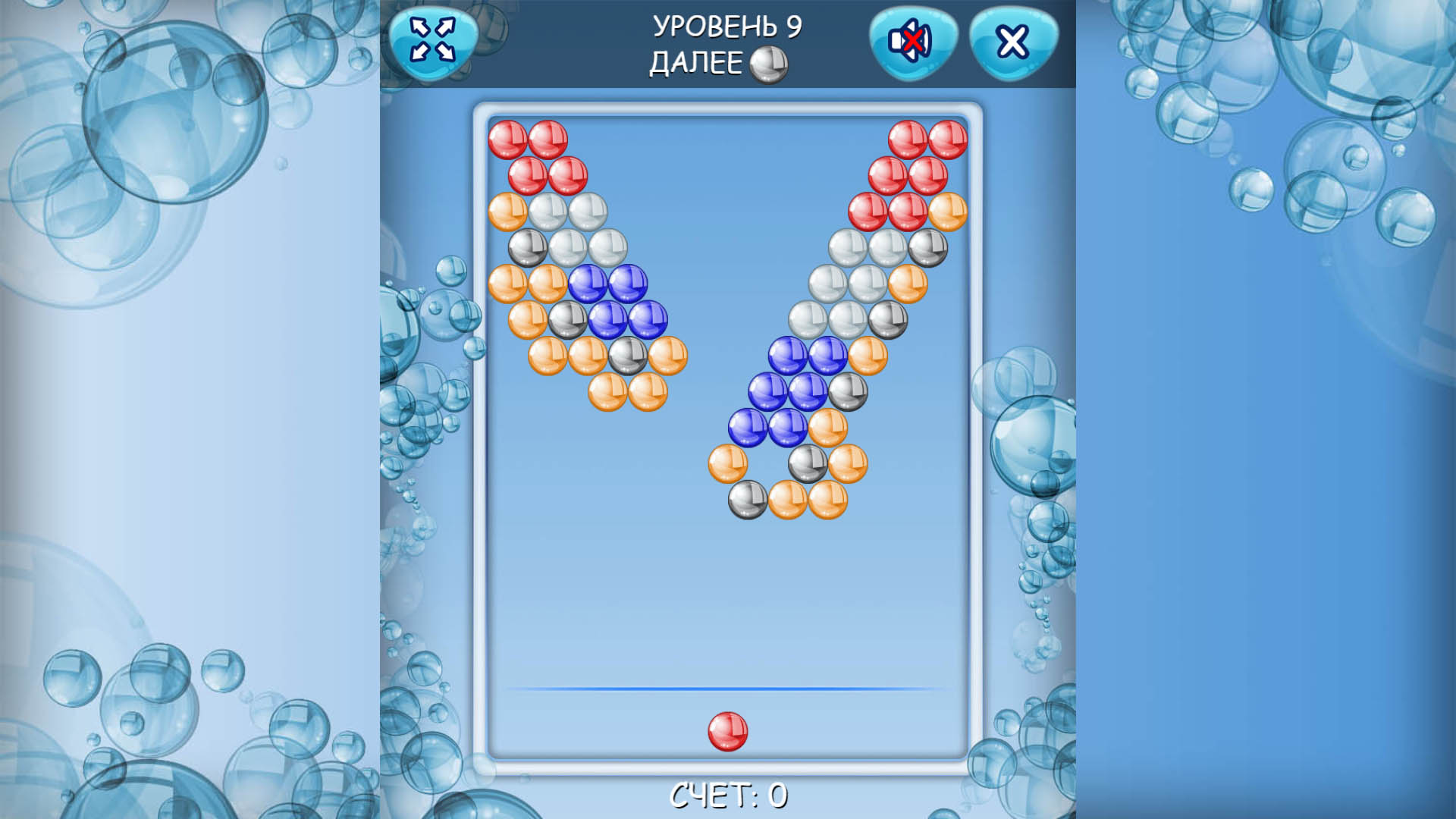Click the X quit icon
This screenshot has width=1456, height=819.
(1011, 42)
